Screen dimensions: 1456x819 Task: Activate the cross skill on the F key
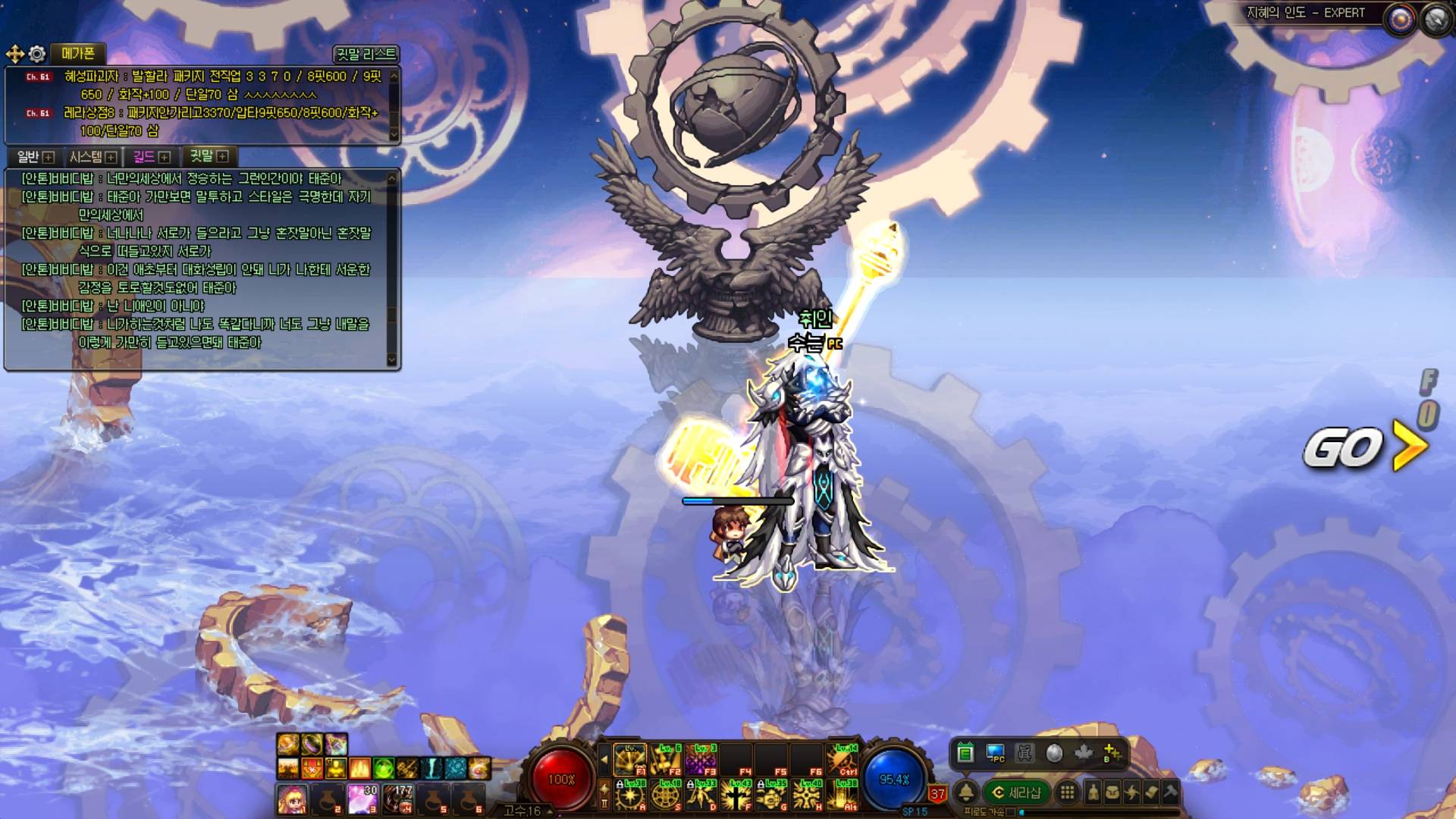(736, 795)
